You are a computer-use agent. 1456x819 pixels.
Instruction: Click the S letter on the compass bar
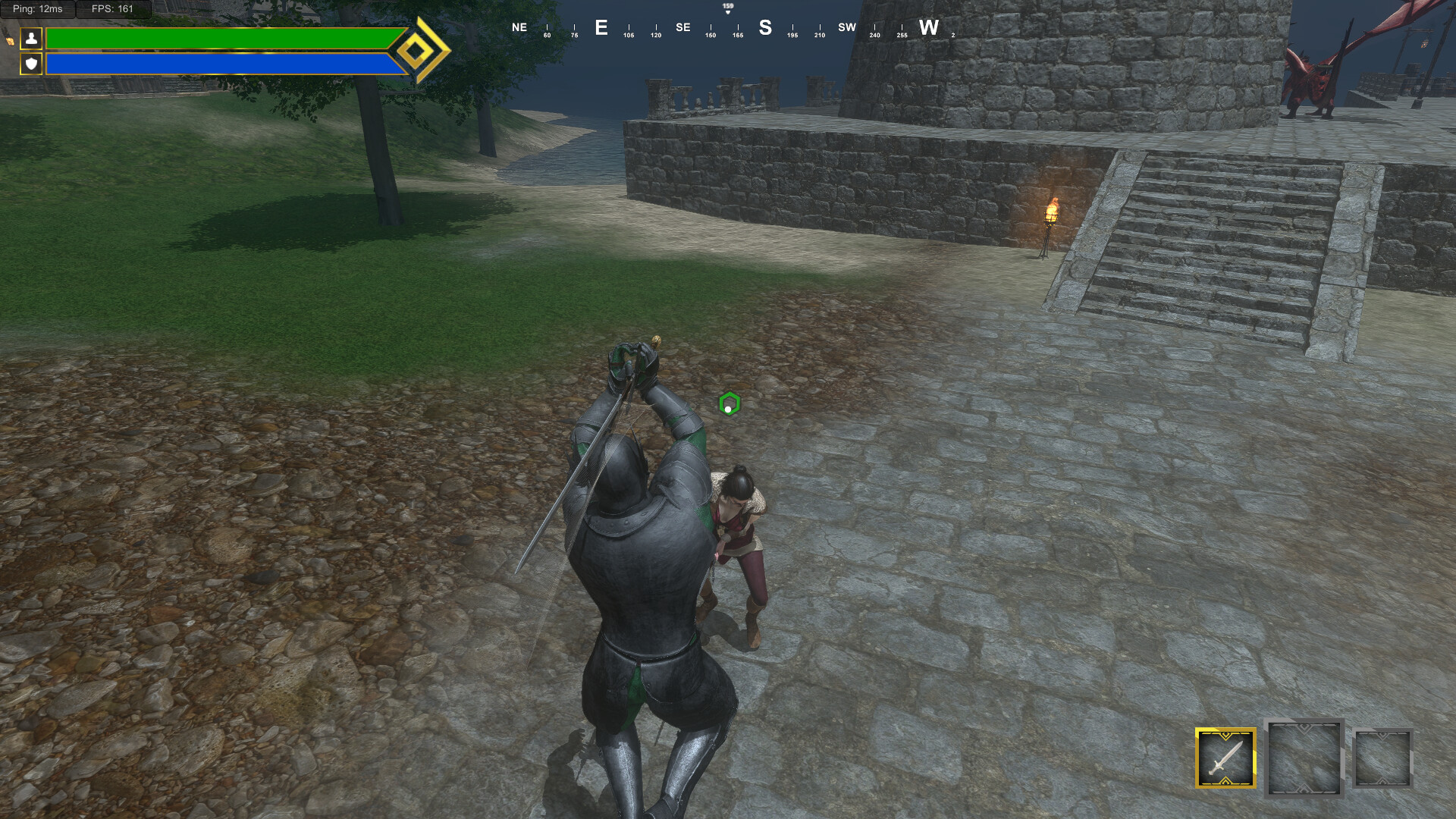click(x=764, y=28)
